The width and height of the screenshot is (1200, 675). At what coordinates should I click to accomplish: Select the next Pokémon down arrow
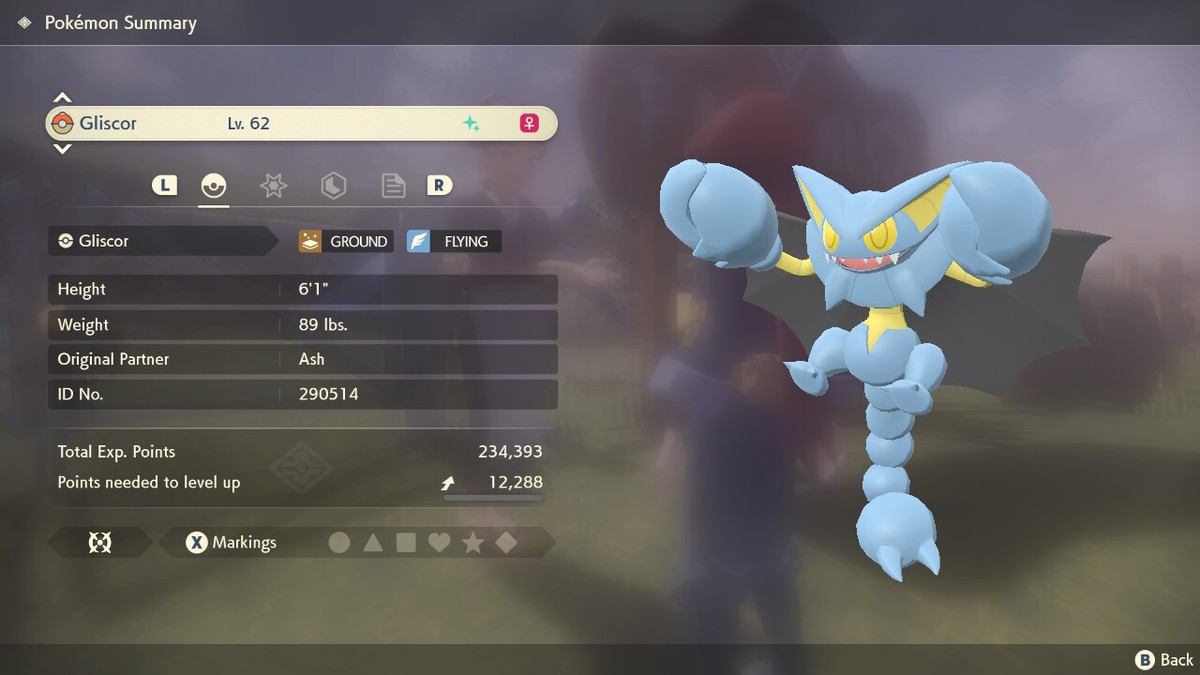click(x=62, y=149)
